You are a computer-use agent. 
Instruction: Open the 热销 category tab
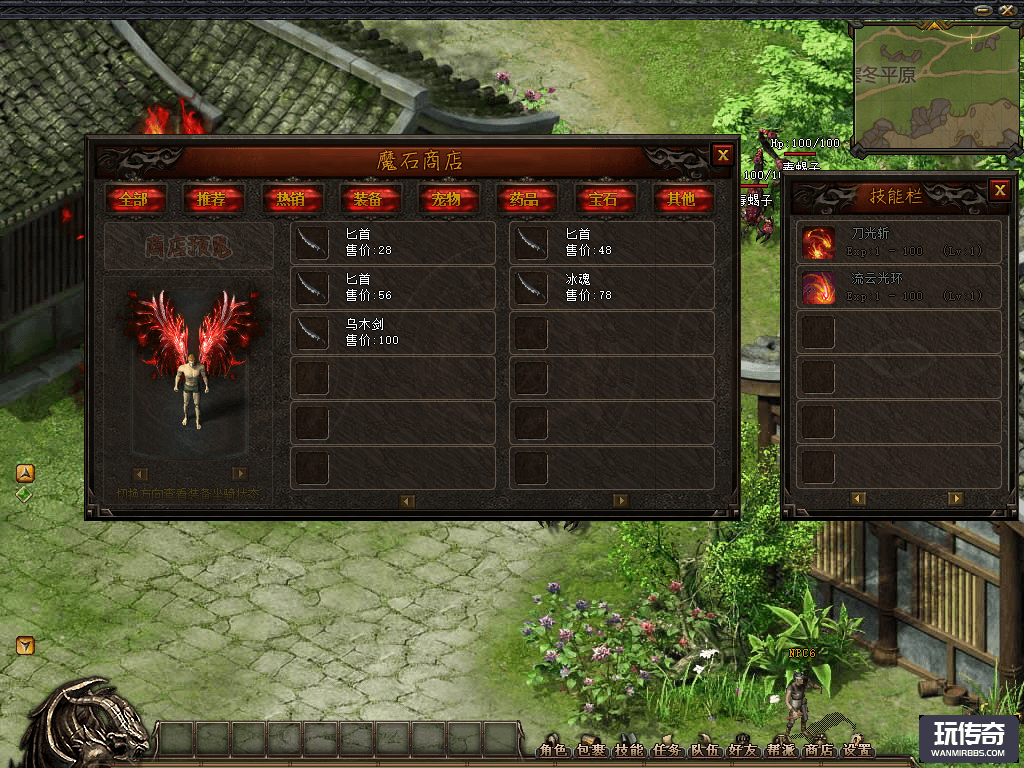point(291,198)
